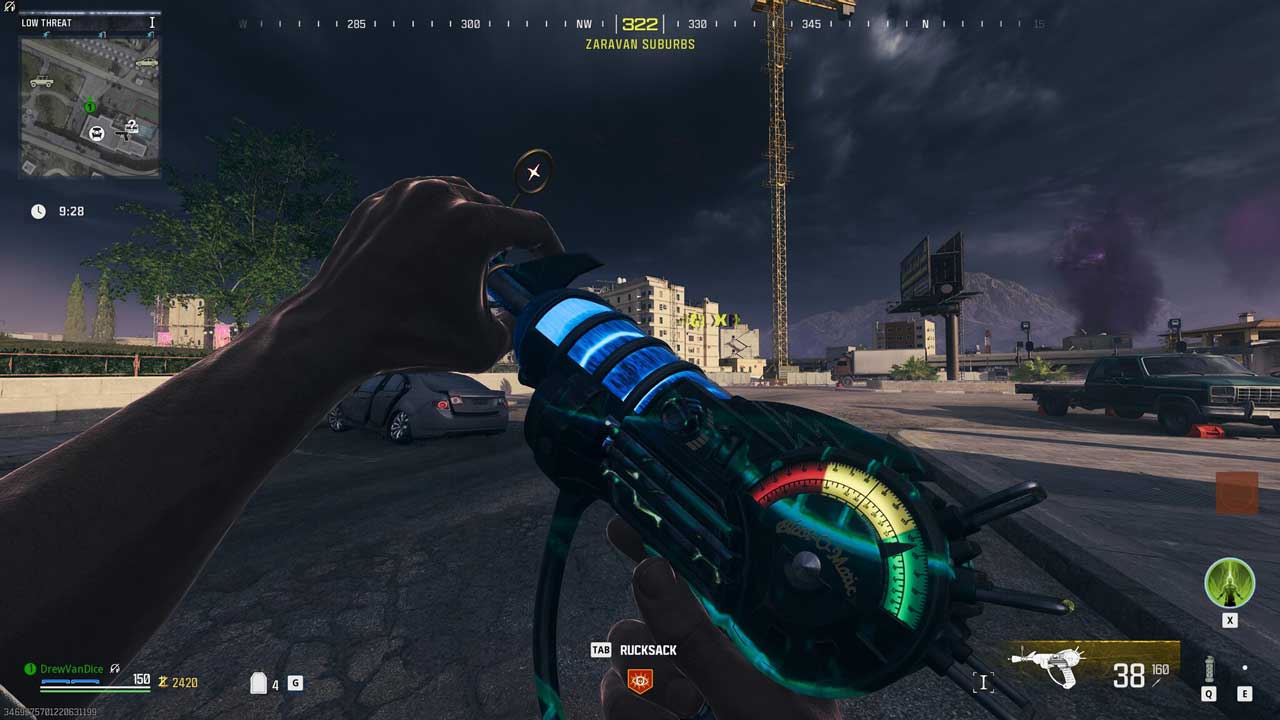
Task: Click the tan car marker on minimap
Action: (x=146, y=63)
